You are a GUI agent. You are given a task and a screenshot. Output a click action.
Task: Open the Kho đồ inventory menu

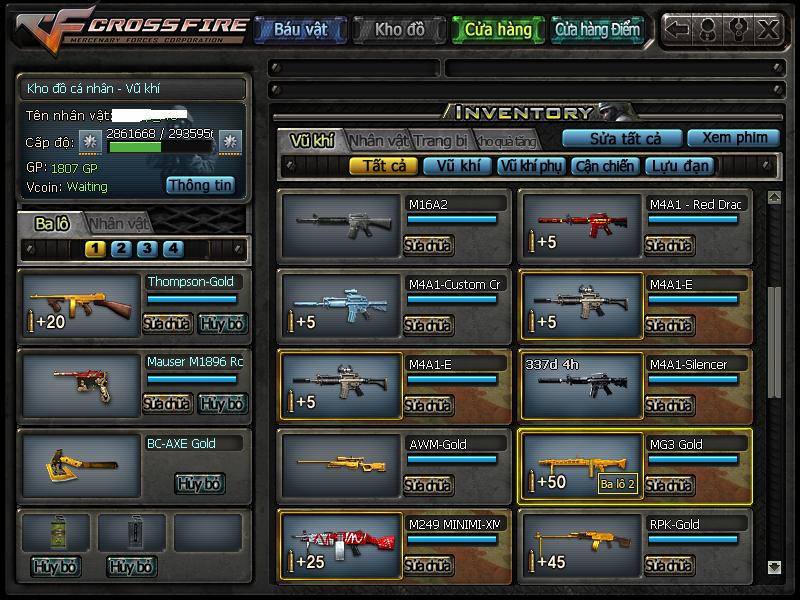(399, 30)
